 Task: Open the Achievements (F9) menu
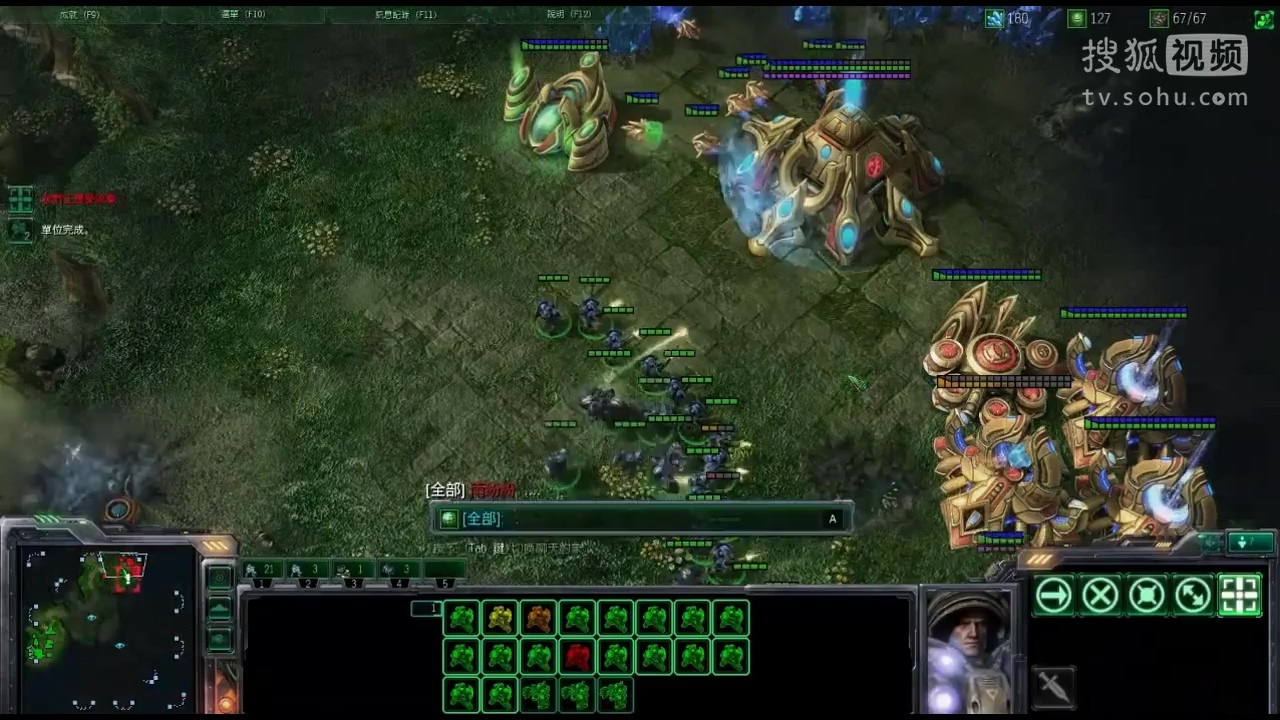pos(80,15)
